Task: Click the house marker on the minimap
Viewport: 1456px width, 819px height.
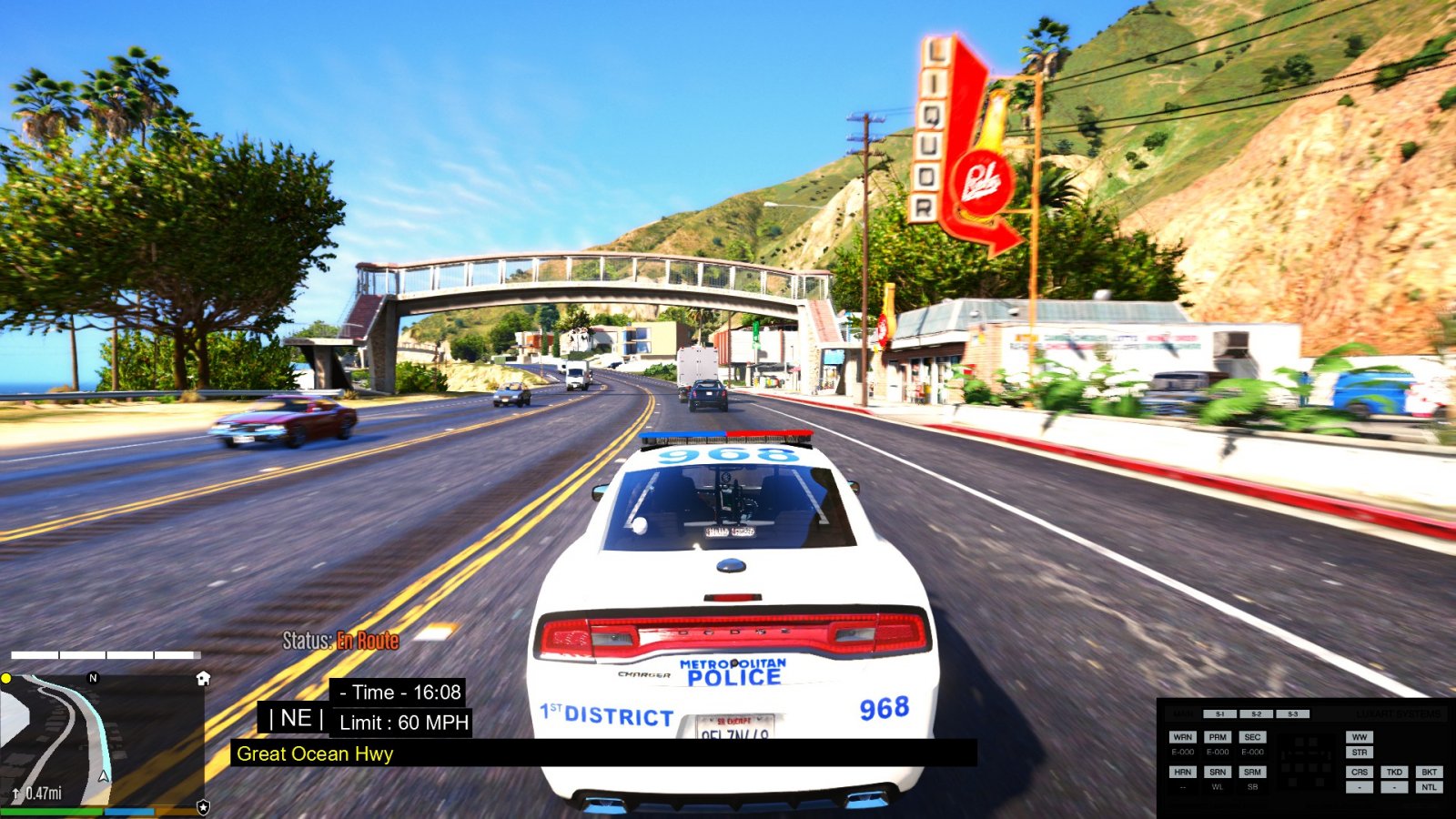Action: click(203, 679)
